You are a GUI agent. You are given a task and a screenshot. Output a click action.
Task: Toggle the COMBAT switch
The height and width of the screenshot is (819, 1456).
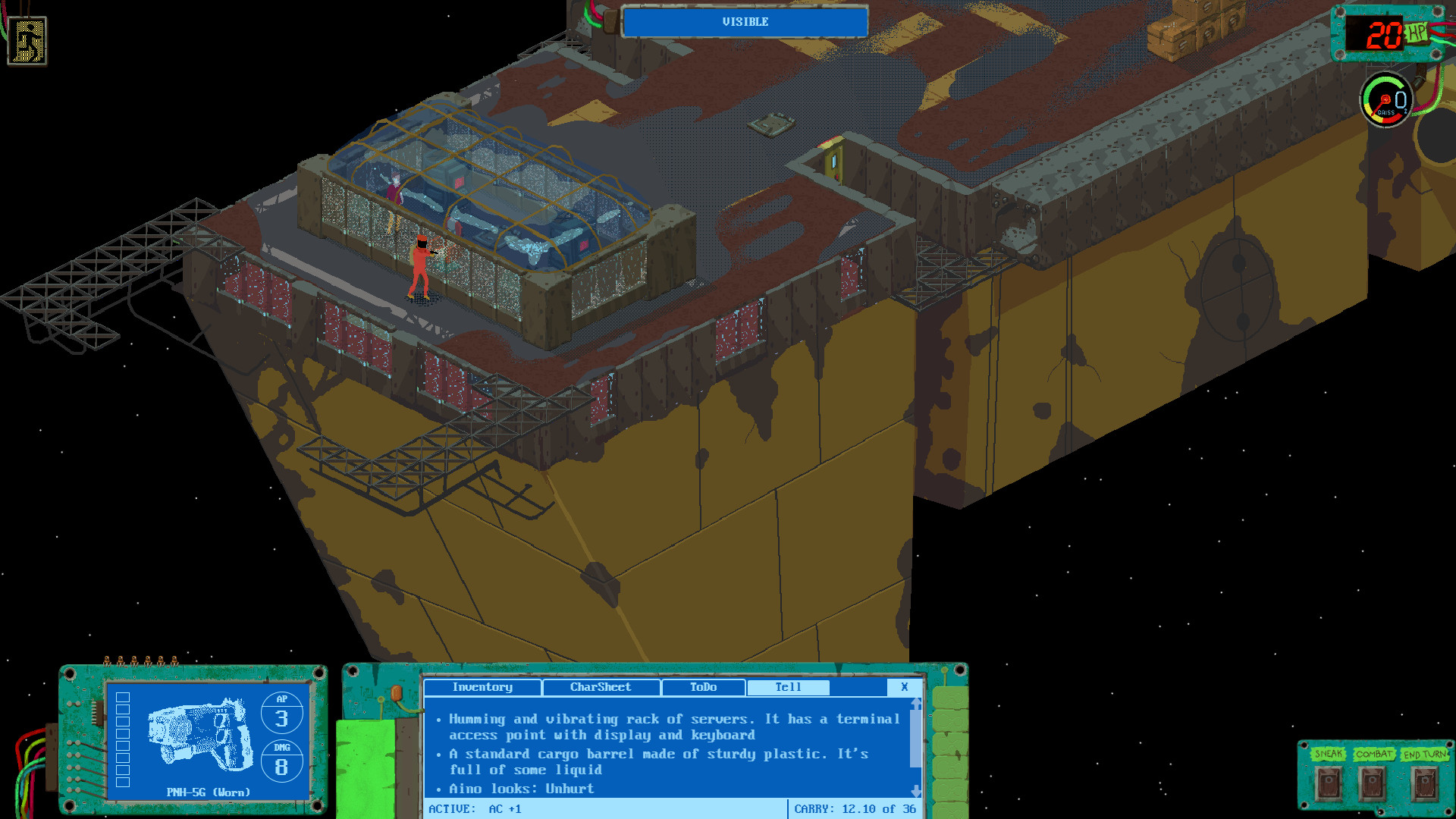pyautogui.click(x=1373, y=781)
